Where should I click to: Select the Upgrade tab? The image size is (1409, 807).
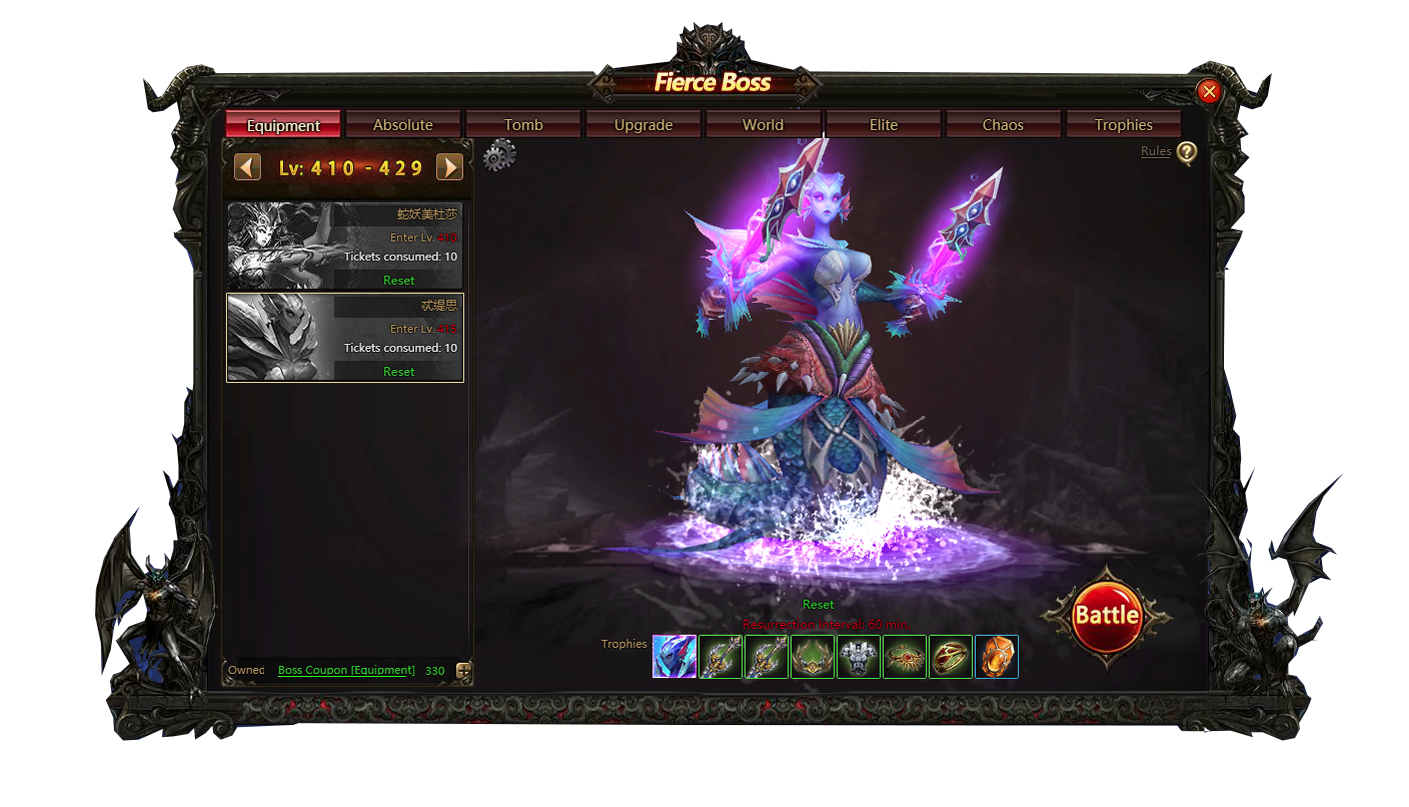pos(643,125)
